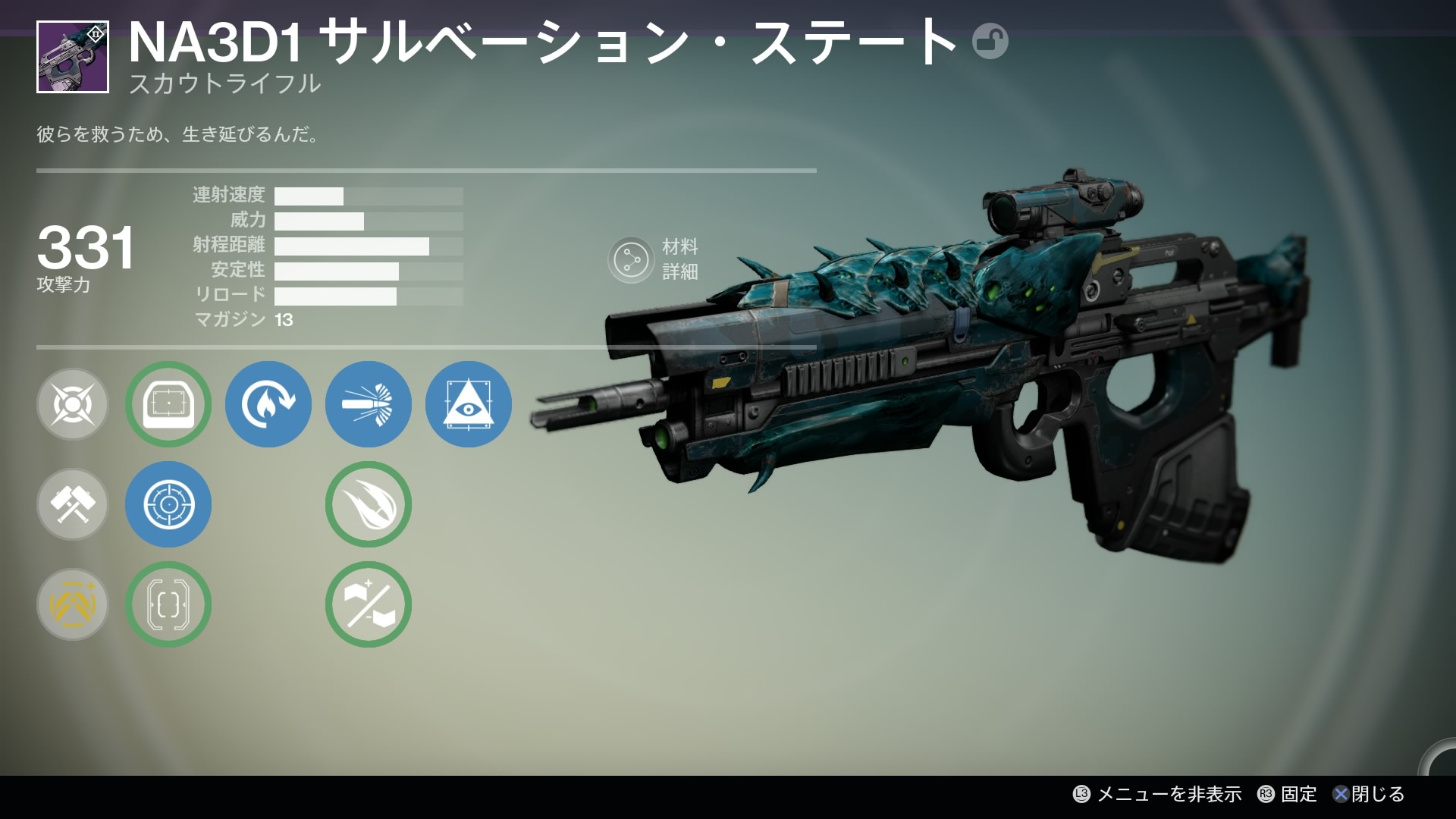Activate the yellow upward chevrons node
1456x819 pixels.
point(73,604)
